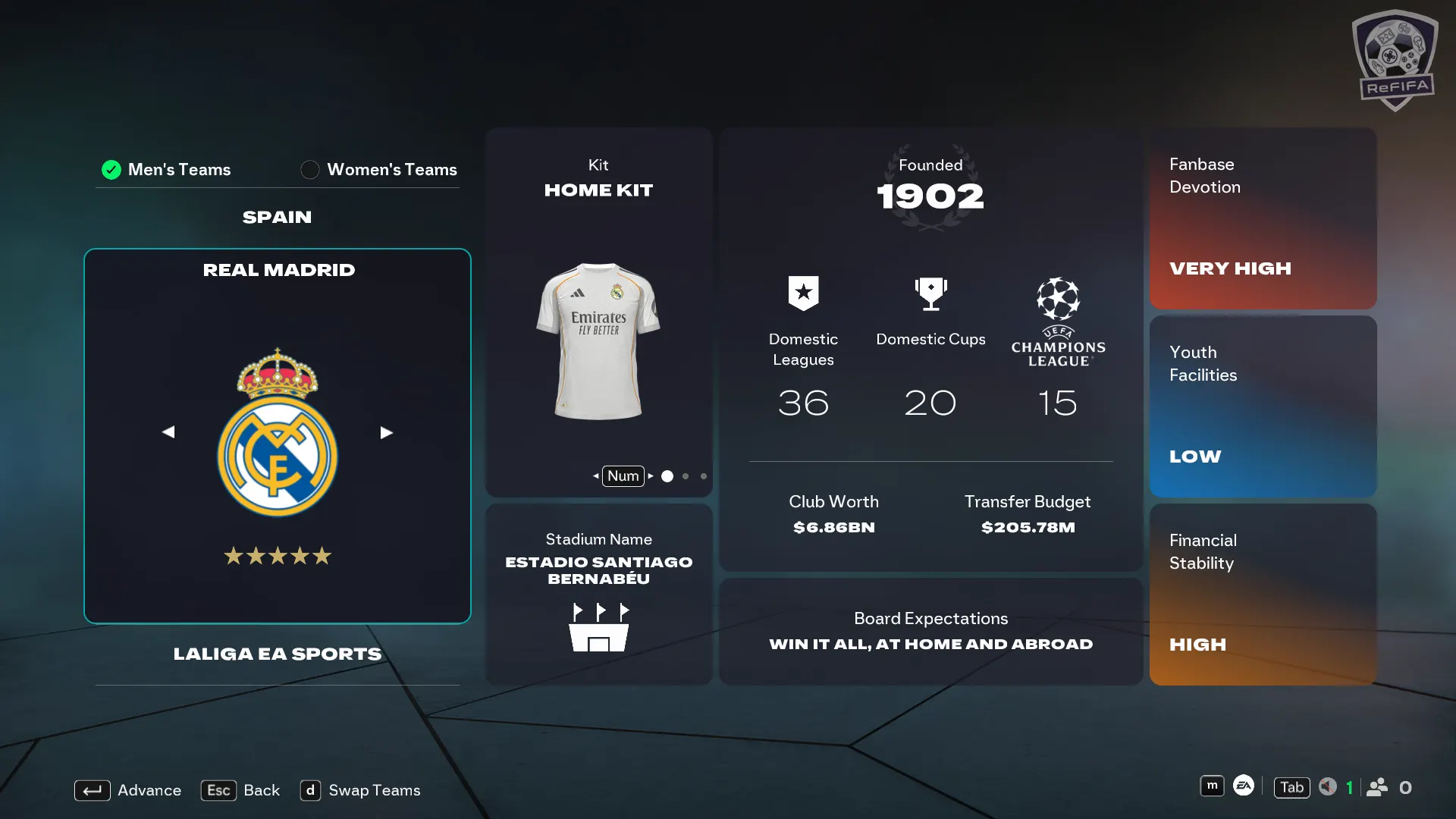Select the Financial Stability card

pyautogui.click(x=1263, y=594)
